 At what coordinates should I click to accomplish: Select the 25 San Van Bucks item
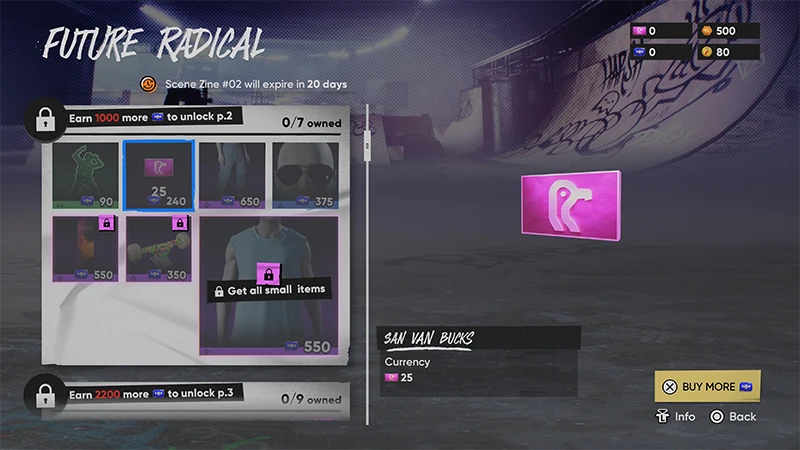point(158,174)
